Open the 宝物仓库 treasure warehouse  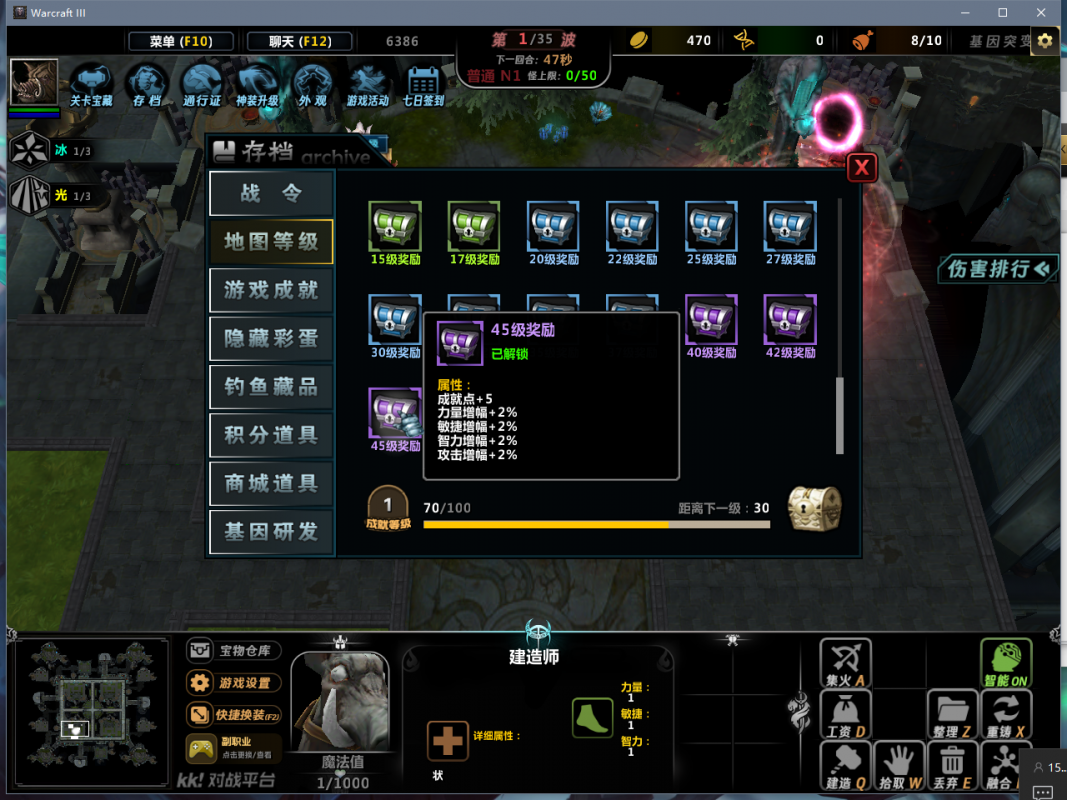pyautogui.click(x=233, y=651)
